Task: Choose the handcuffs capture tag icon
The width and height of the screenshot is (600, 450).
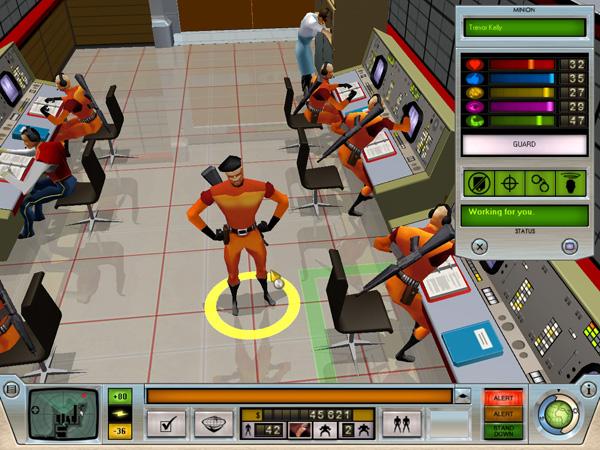Action: (x=540, y=185)
